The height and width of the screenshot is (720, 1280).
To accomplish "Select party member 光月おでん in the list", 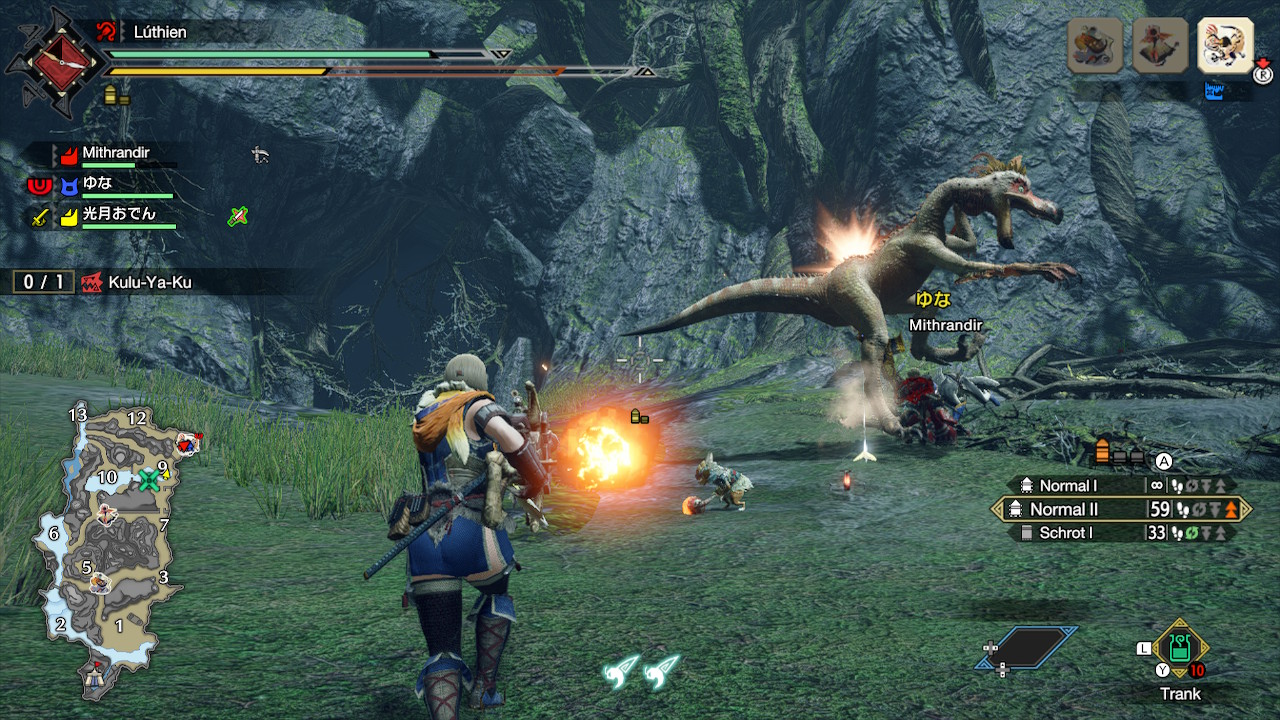I will click(x=118, y=214).
